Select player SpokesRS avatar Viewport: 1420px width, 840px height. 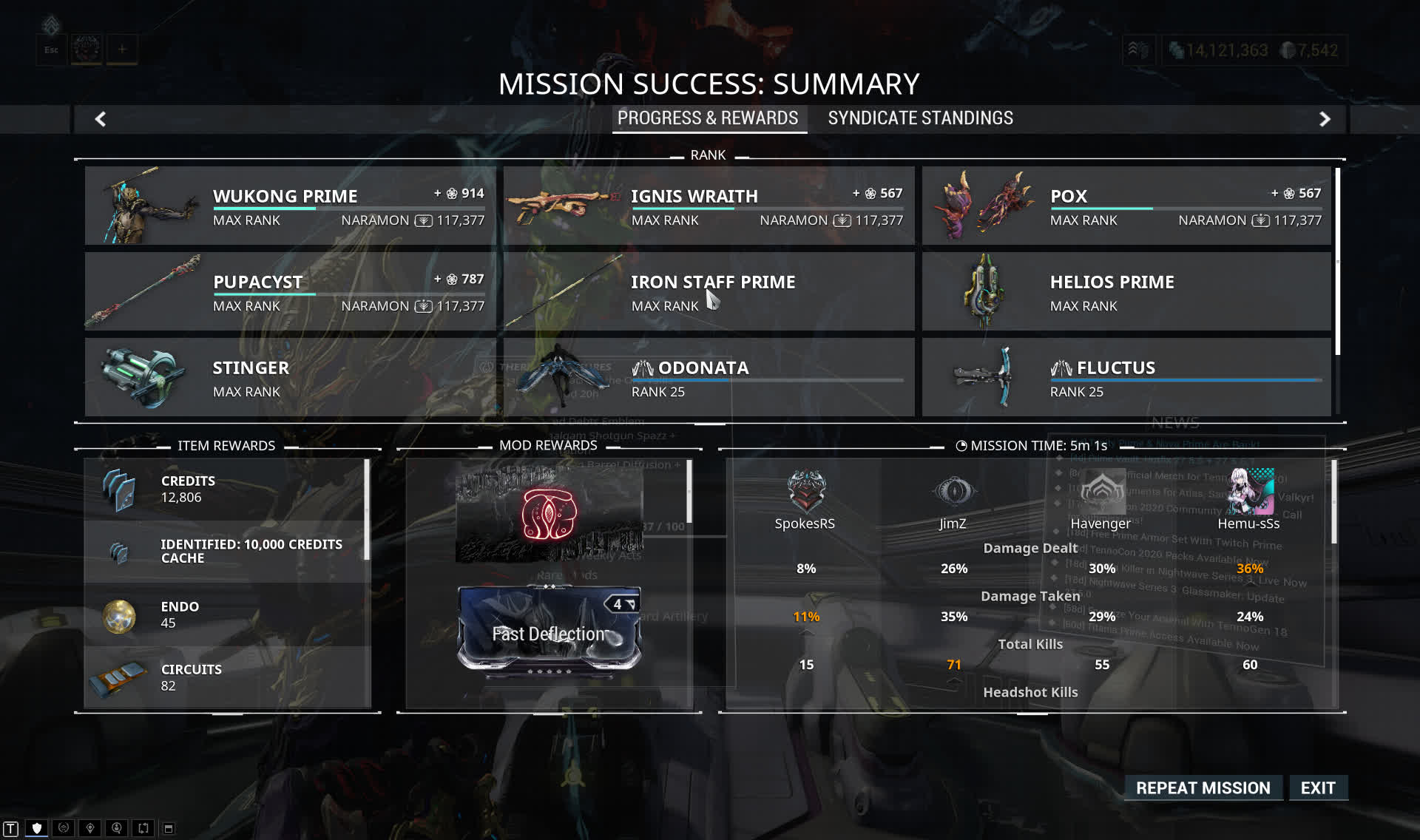tap(805, 491)
